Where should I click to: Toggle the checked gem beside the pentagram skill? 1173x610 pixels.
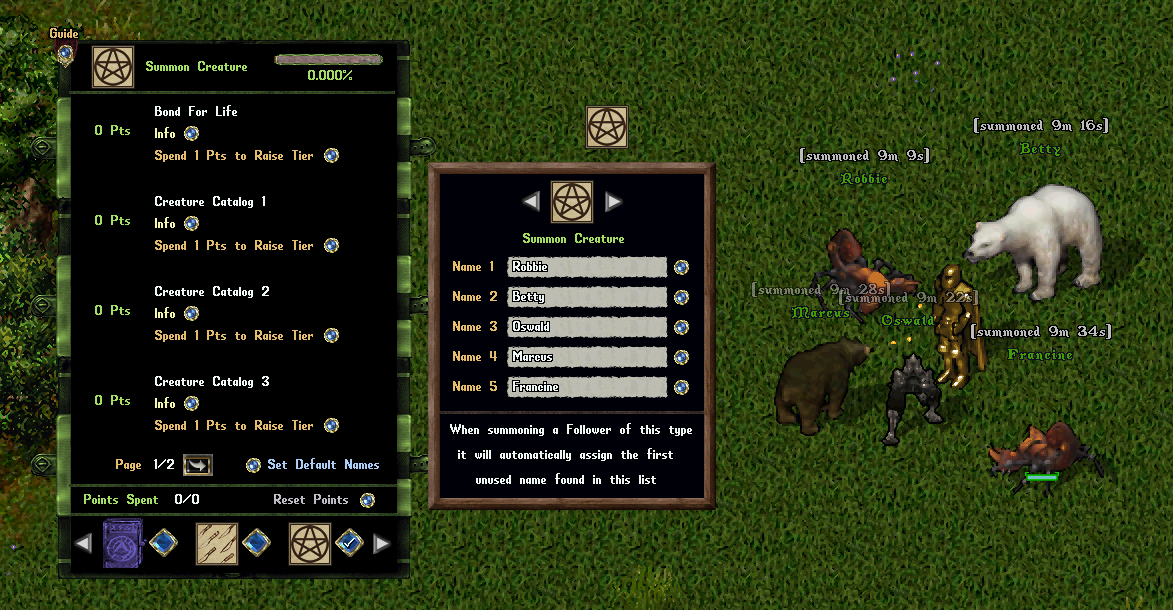(348, 544)
